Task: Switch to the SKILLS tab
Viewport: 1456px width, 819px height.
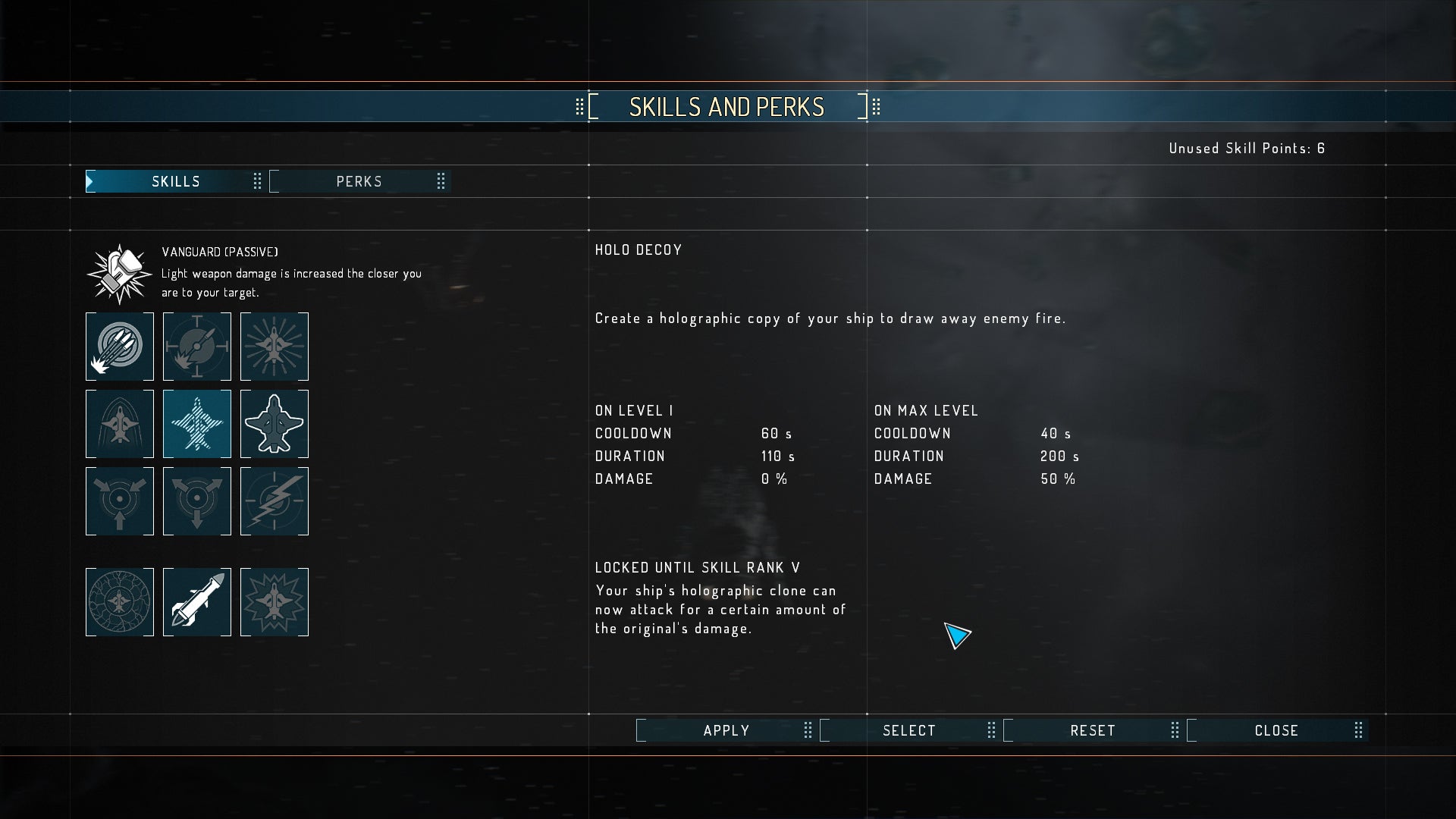Action: coord(177,181)
